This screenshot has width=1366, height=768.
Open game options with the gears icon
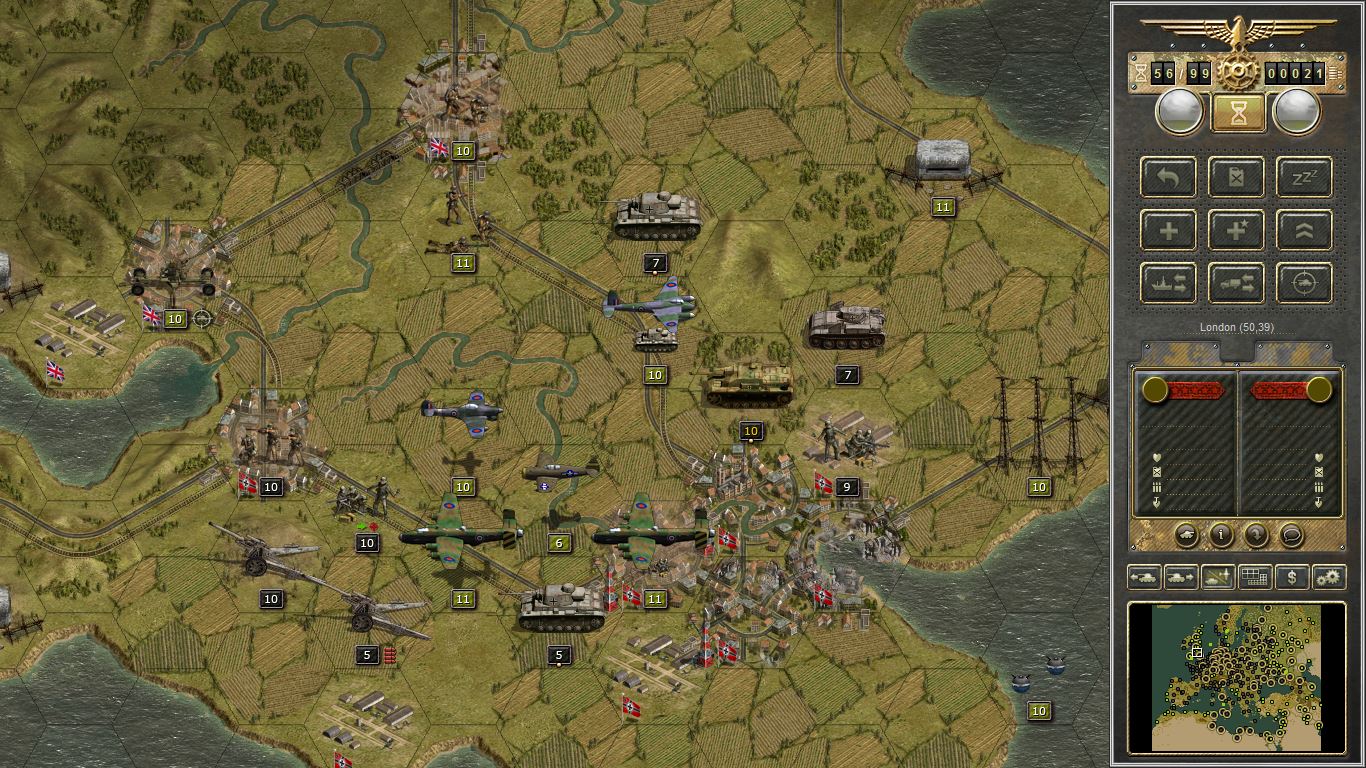point(1329,577)
